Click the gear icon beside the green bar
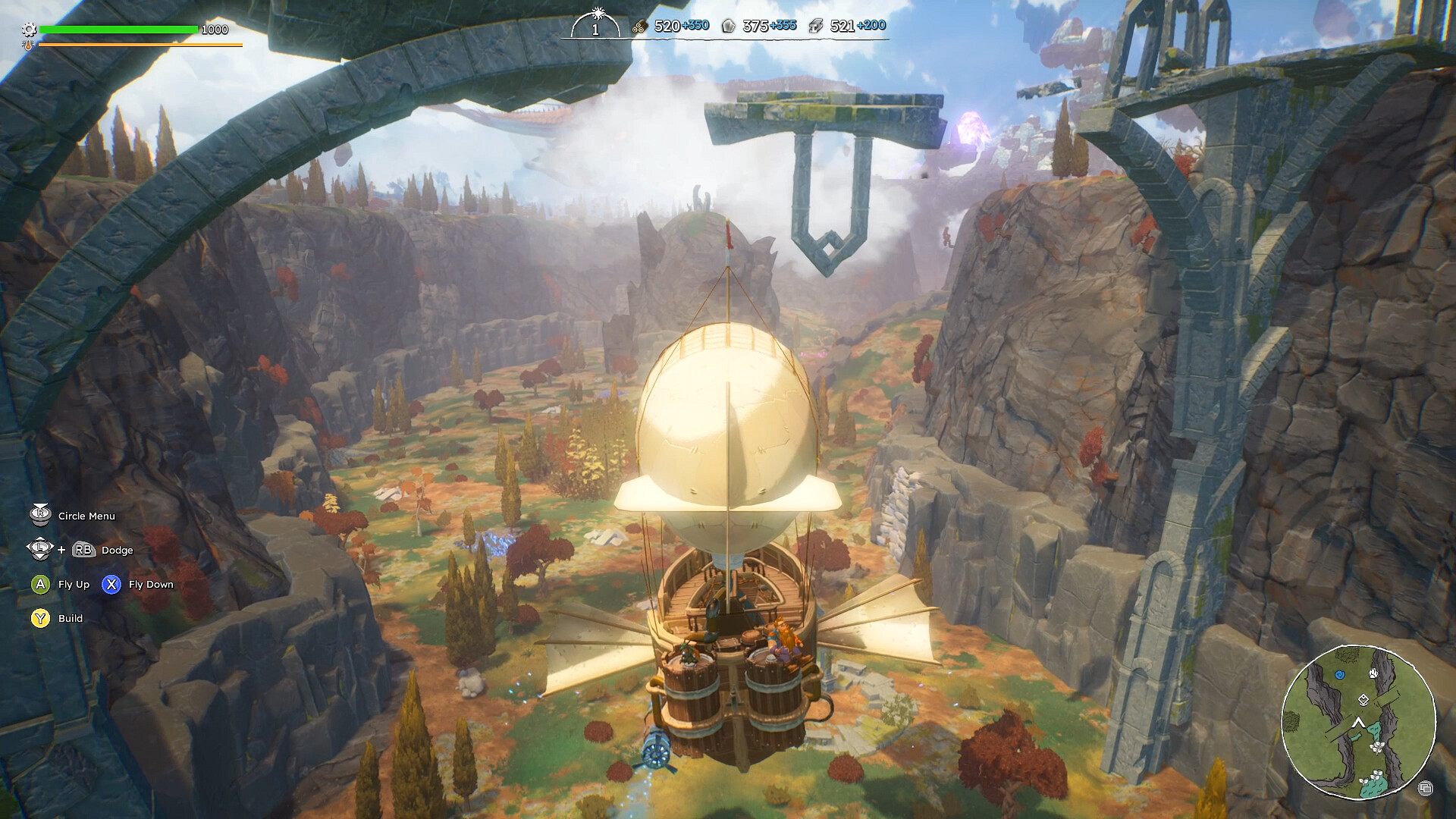The image size is (1456, 819). [29, 30]
